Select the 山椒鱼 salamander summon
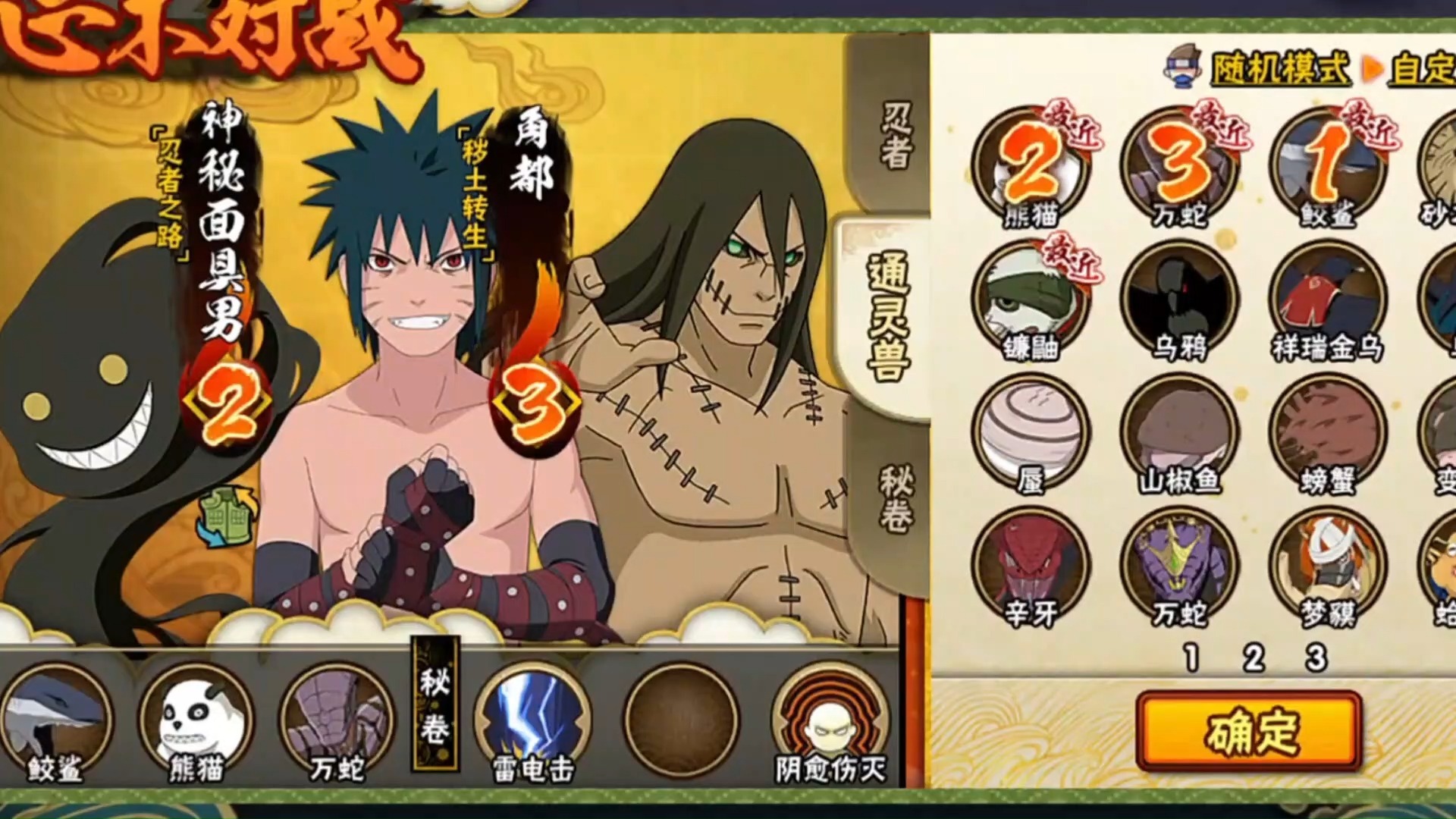 [x=1178, y=432]
